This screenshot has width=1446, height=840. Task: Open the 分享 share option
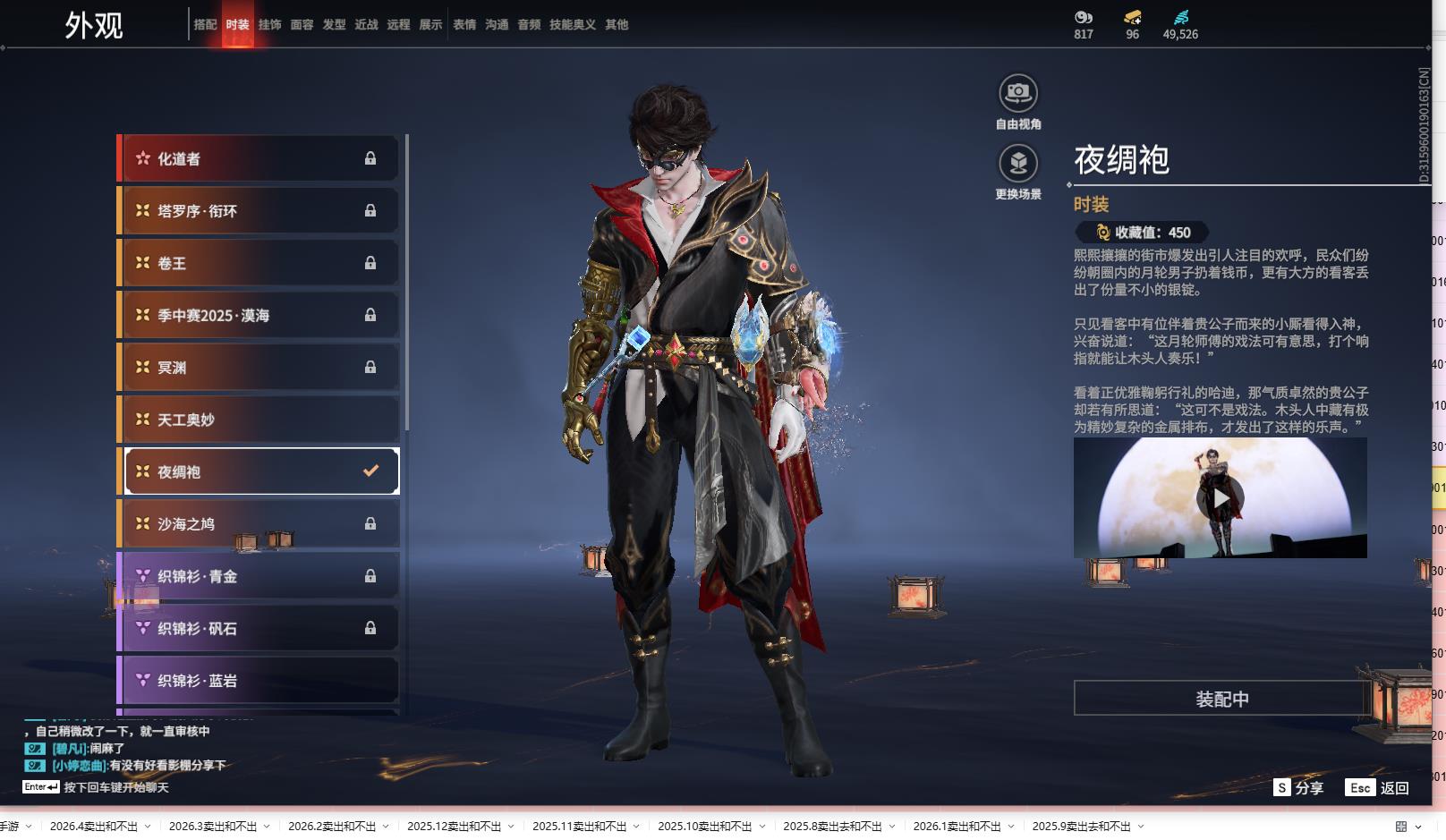[x=1298, y=787]
